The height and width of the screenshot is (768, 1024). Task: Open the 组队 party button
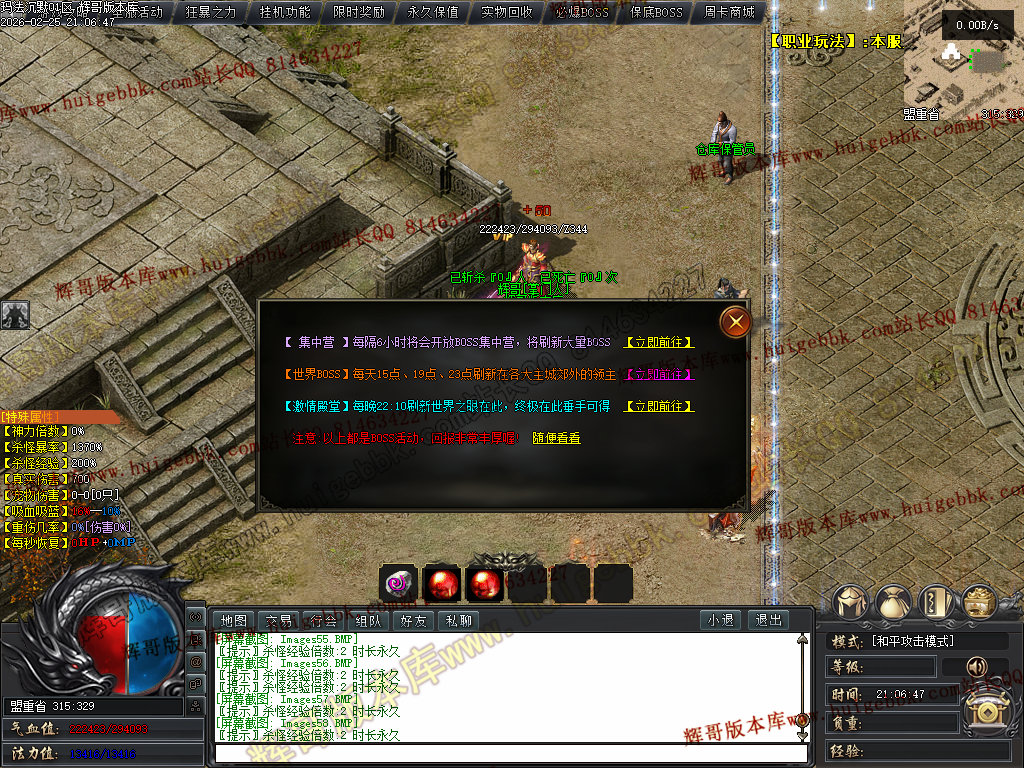[x=368, y=620]
